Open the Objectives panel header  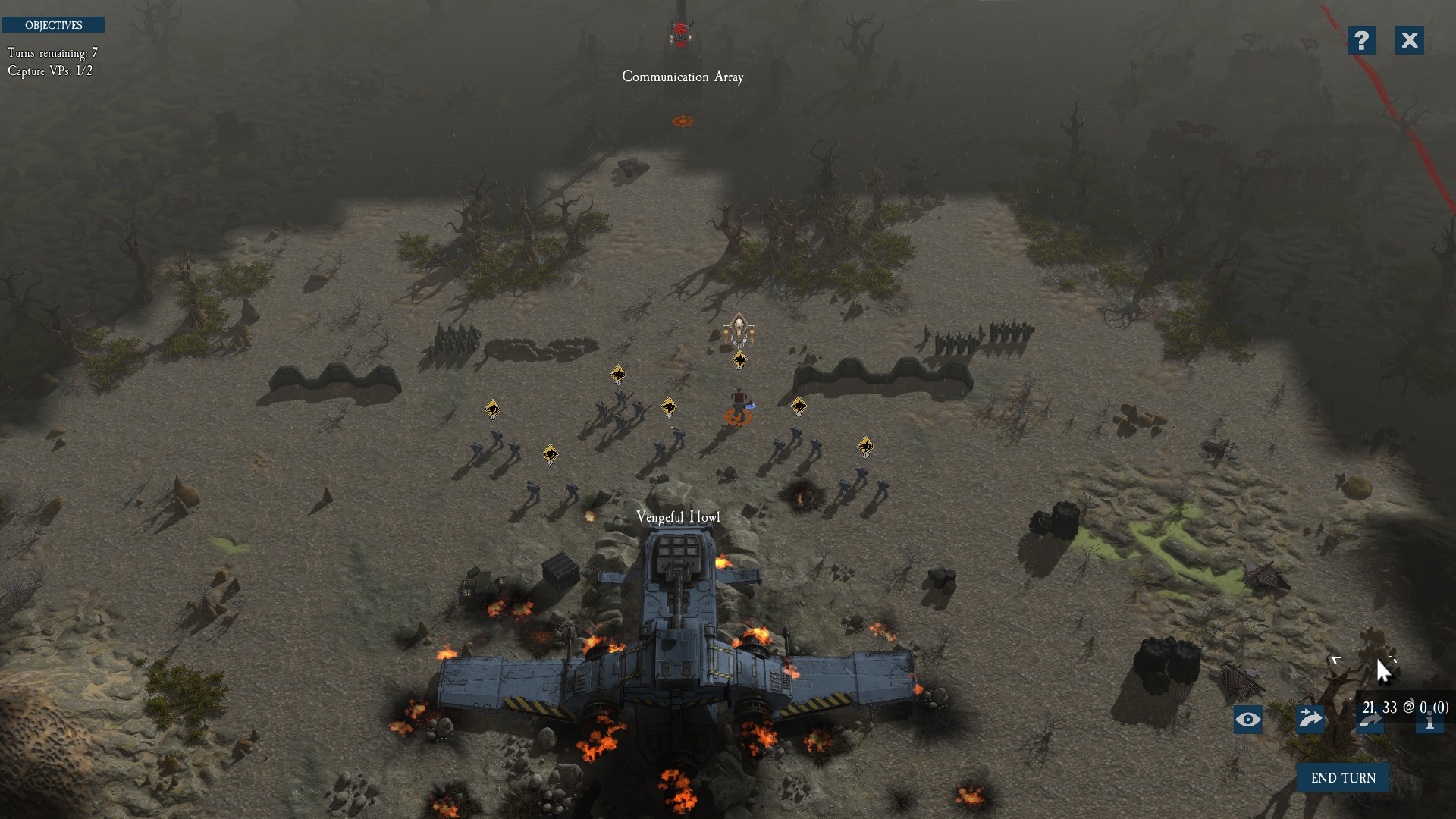click(53, 25)
